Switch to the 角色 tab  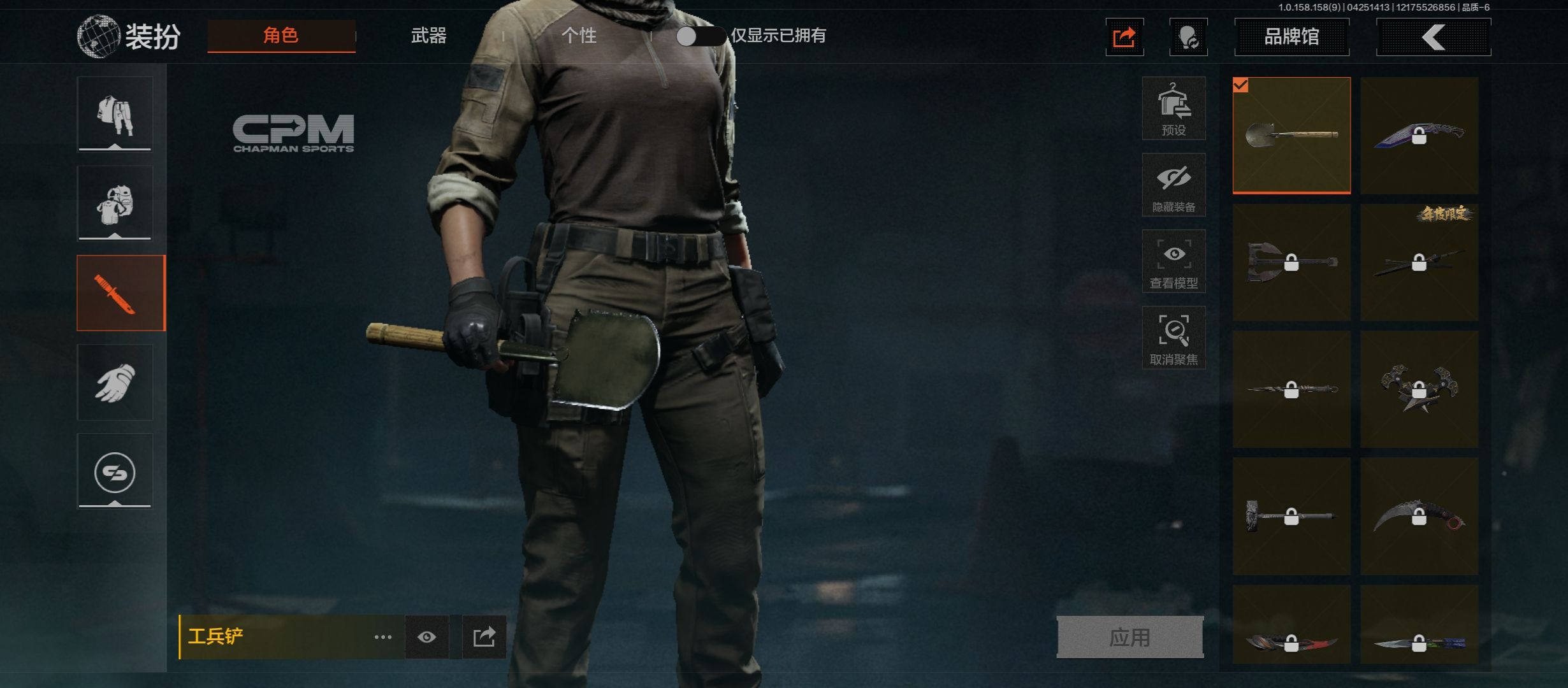coord(281,36)
